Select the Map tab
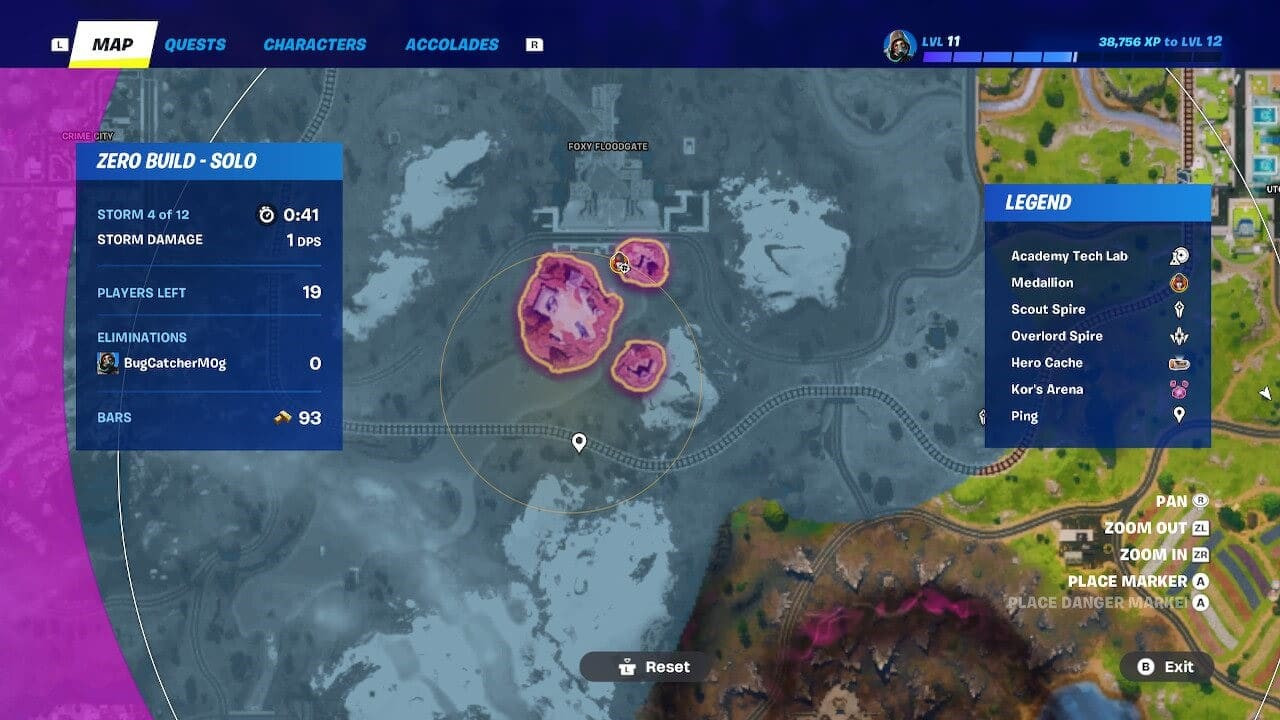Image resolution: width=1280 pixels, height=720 pixels. (112, 45)
